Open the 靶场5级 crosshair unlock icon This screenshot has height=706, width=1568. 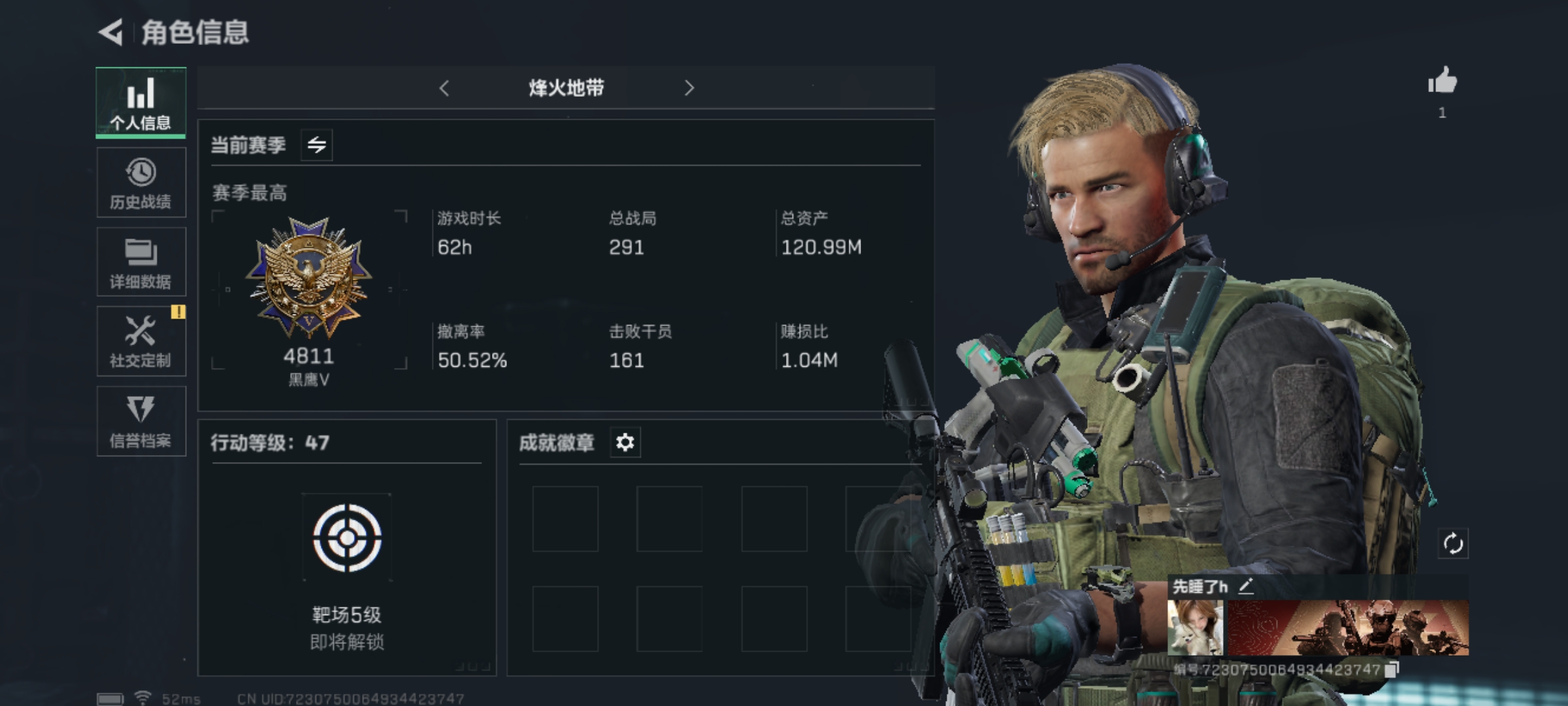click(x=347, y=537)
